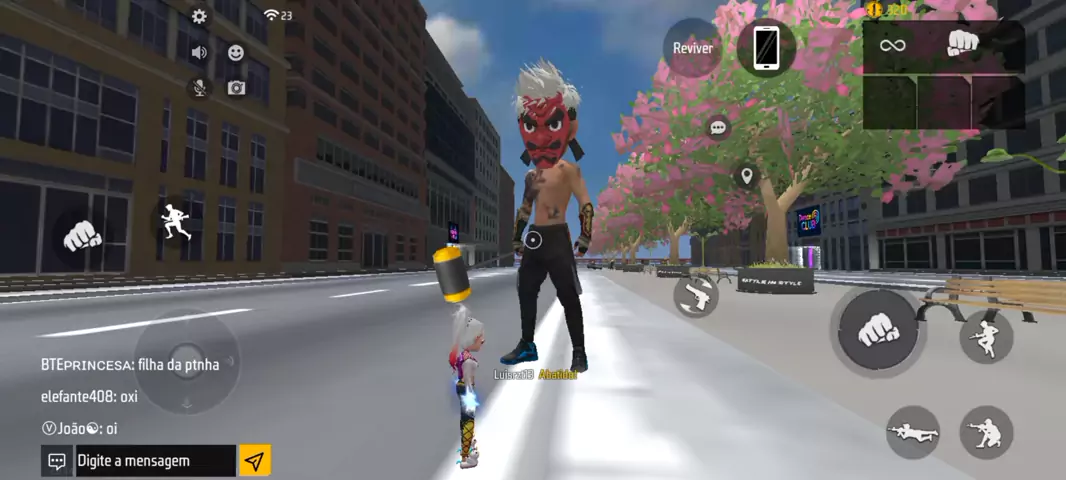Open the smartphone icon
This screenshot has width=1066, height=480.
[x=766, y=47]
